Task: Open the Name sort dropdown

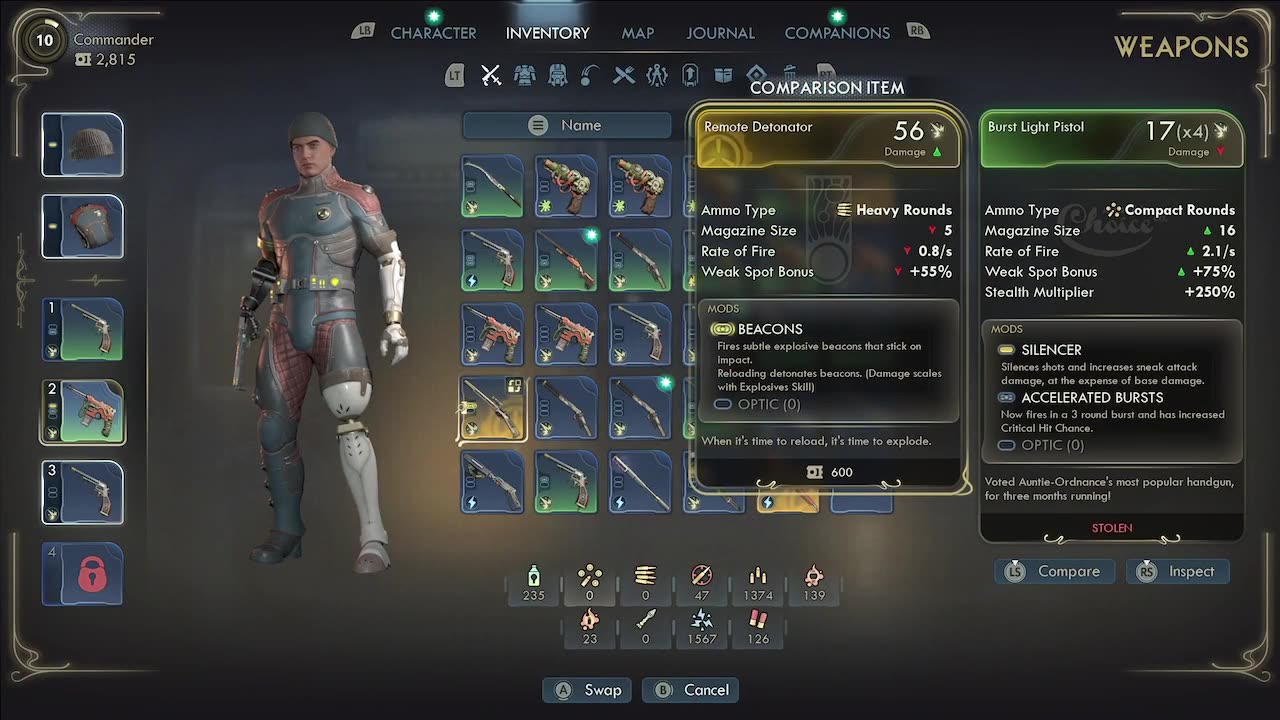Action: pos(567,125)
